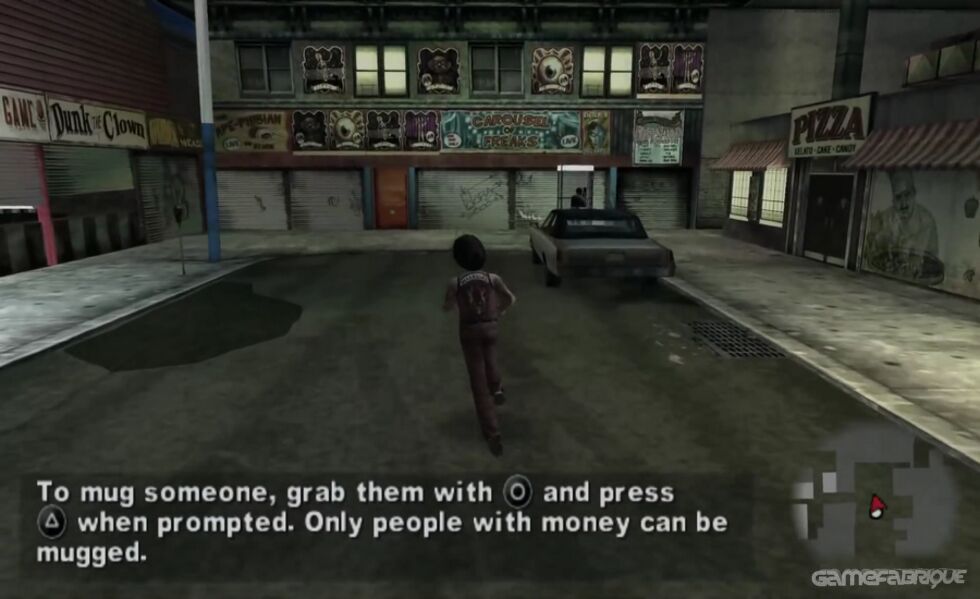The image size is (980, 599).
Task: Select the red player arrow on the minimap
Action: click(878, 504)
